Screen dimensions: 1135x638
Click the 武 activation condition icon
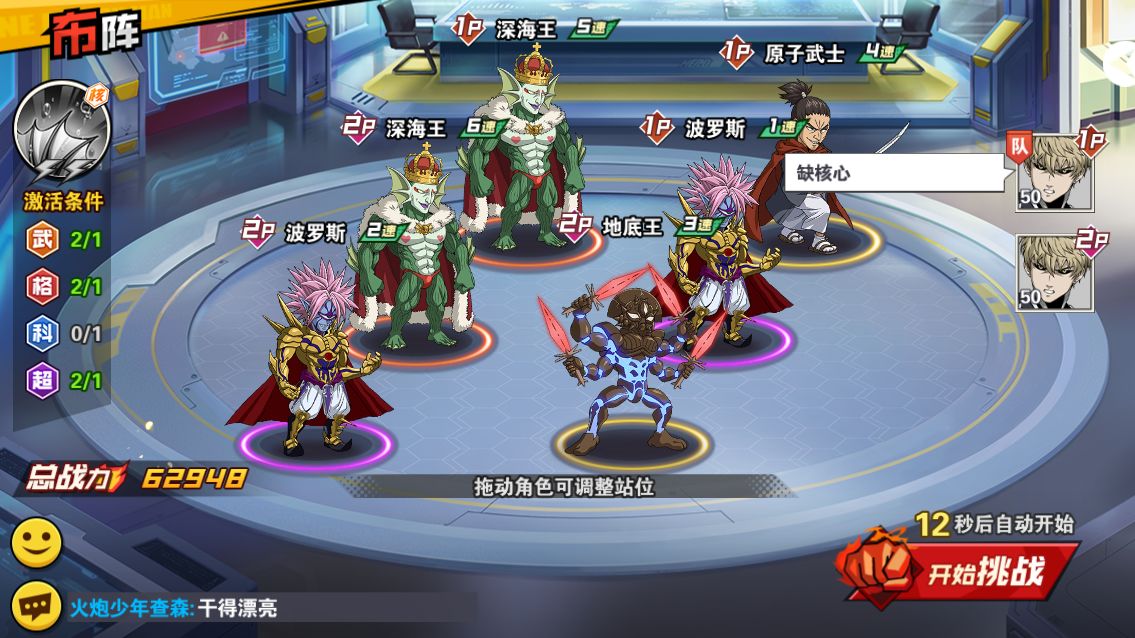pos(40,240)
